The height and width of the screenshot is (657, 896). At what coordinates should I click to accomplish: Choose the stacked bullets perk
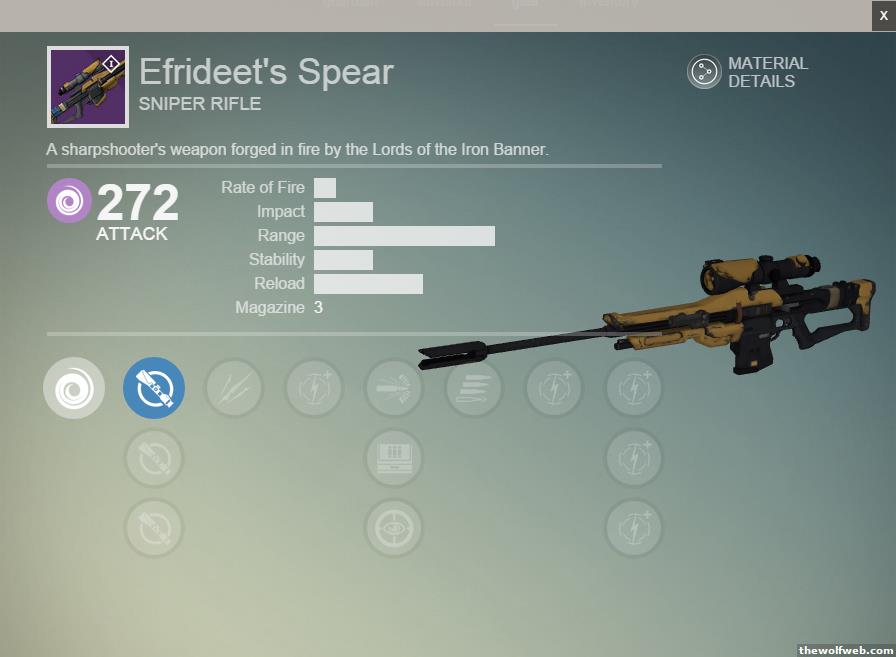pyautogui.click(x=474, y=388)
